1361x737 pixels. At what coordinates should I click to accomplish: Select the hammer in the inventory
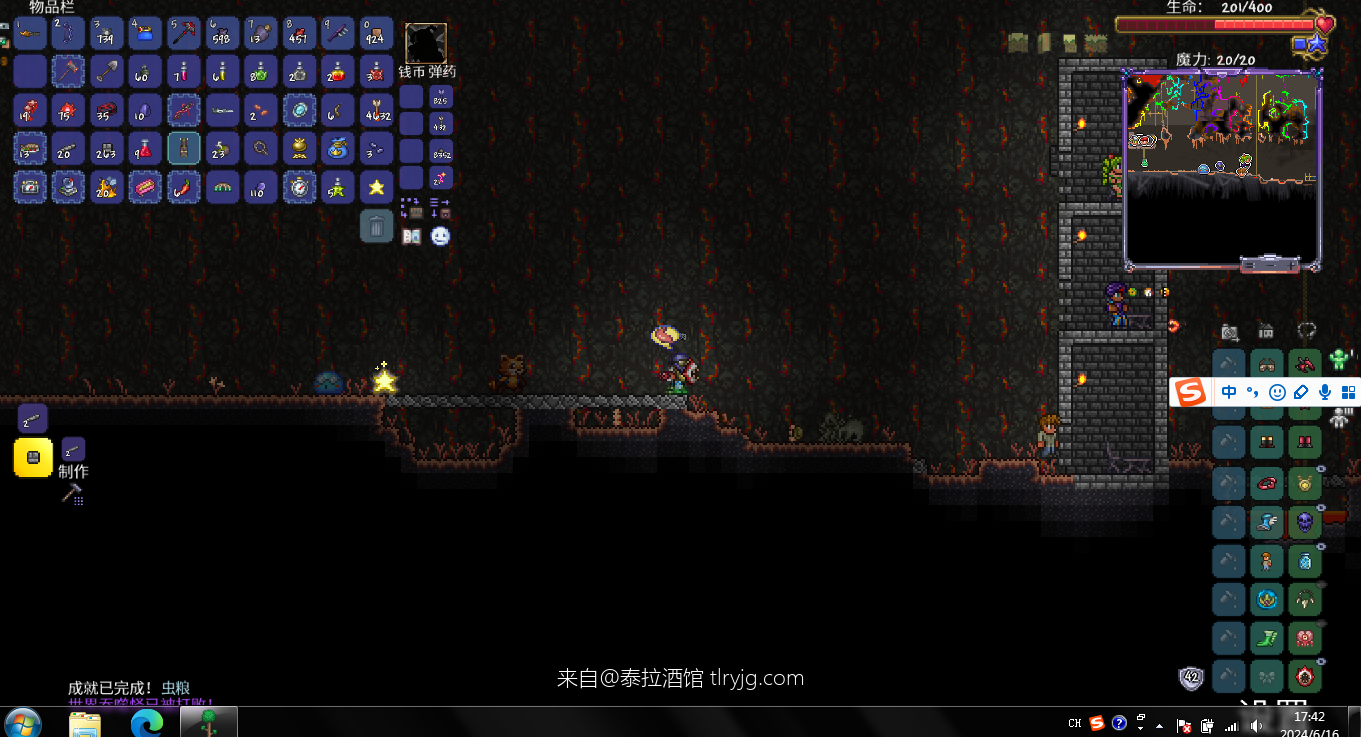[x=68, y=71]
